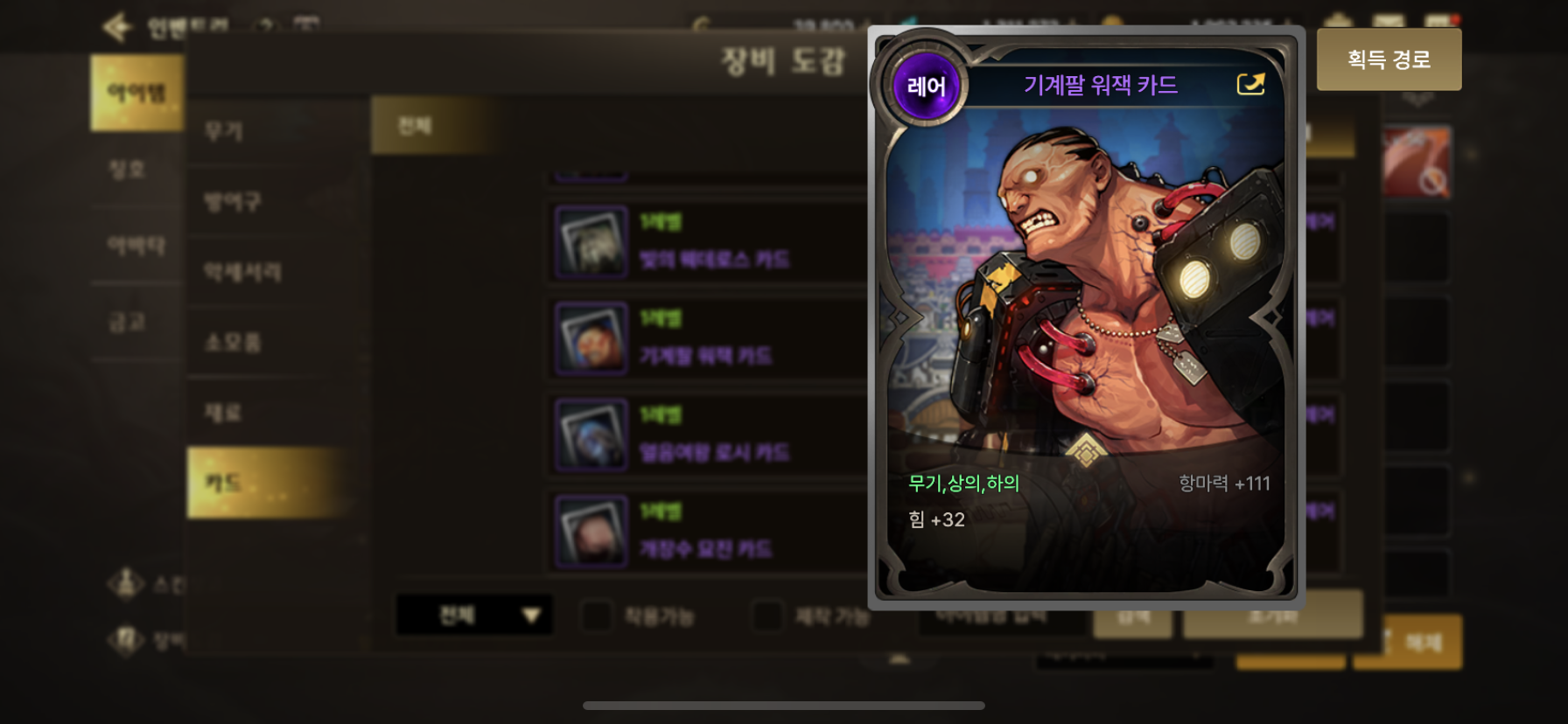The width and height of the screenshot is (1568, 724).
Task: Click the 초기화 reset button
Action: pyautogui.click(x=1272, y=616)
